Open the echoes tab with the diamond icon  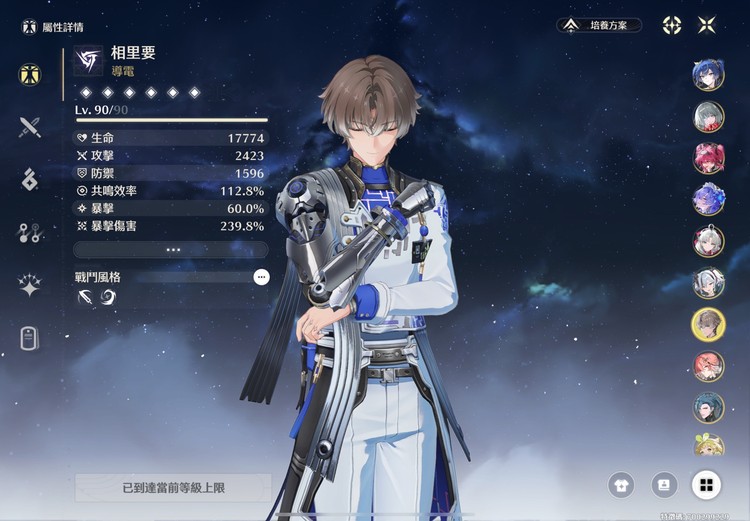pyautogui.click(x=30, y=179)
